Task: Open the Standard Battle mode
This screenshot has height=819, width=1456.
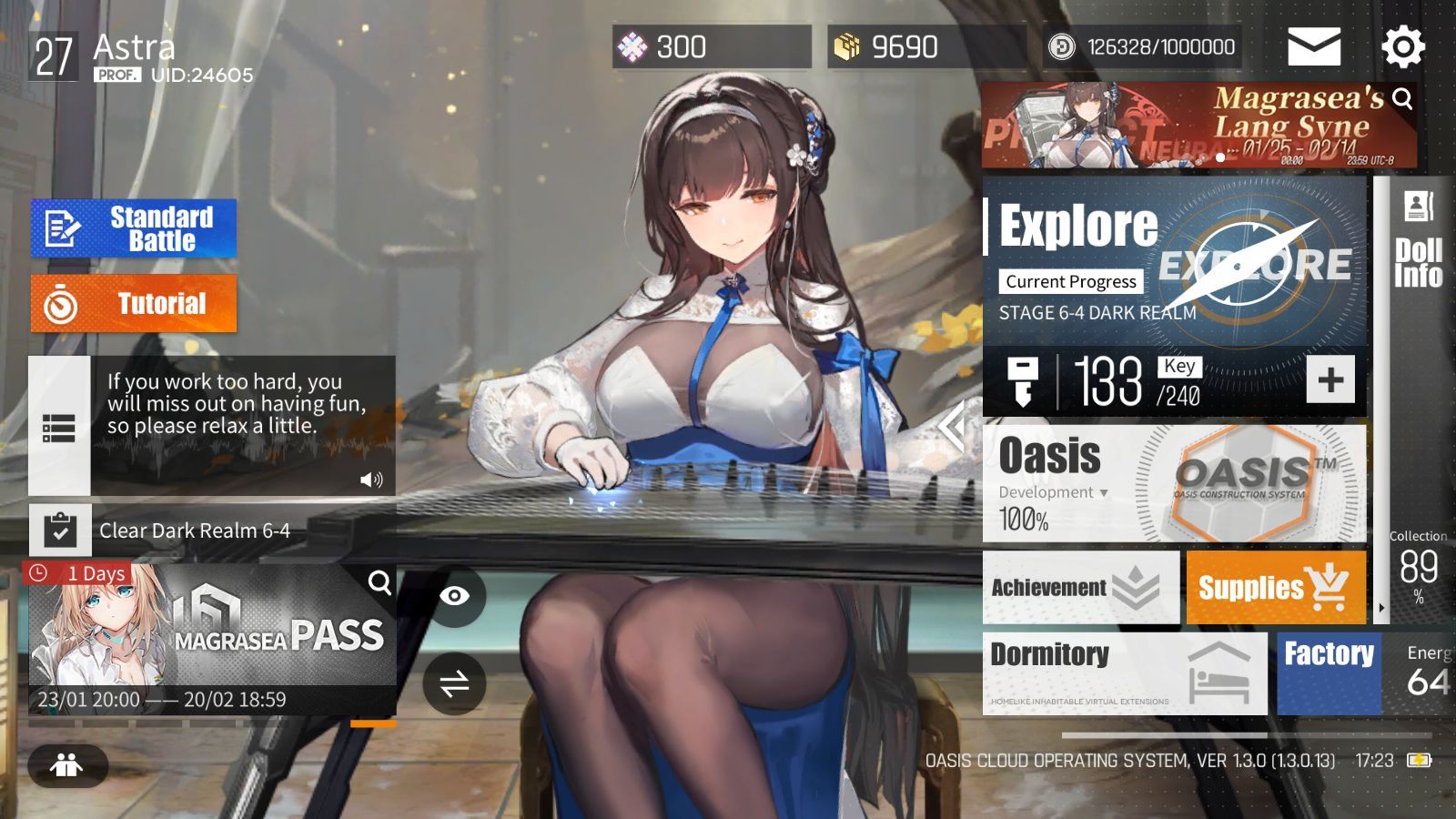Action: click(134, 228)
